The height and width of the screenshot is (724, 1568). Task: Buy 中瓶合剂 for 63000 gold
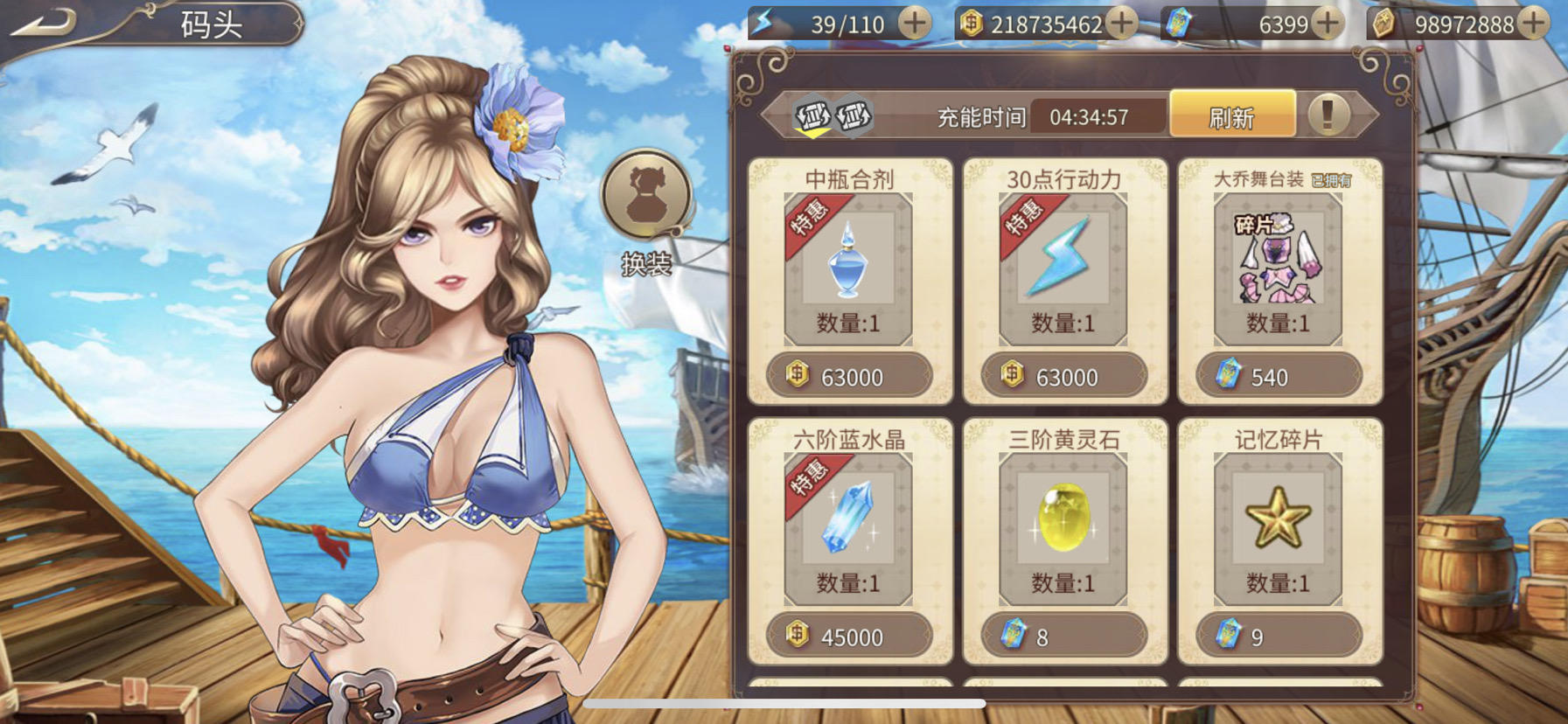tap(849, 377)
